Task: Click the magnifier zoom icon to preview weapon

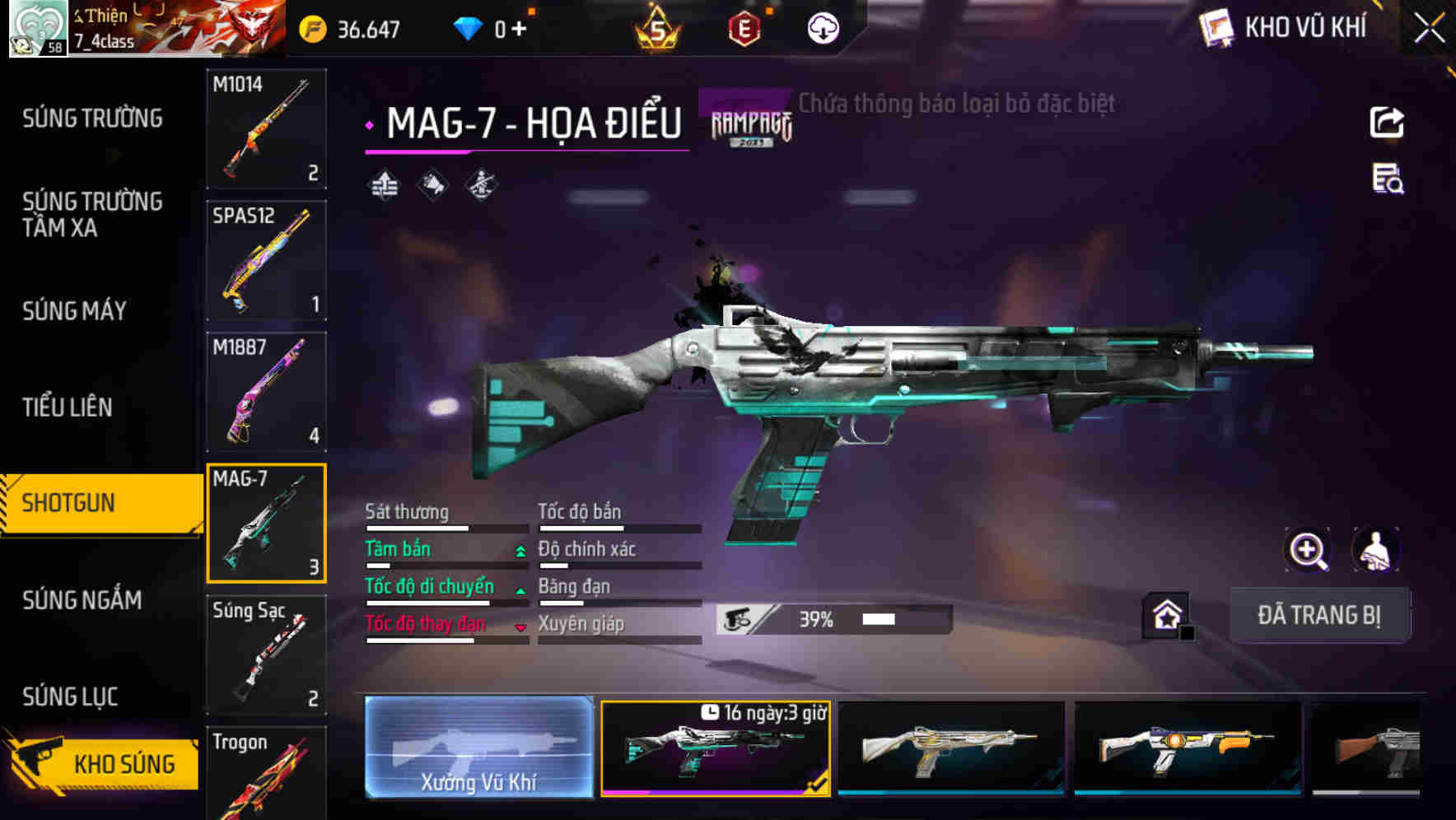Action: pos(1308,549)
